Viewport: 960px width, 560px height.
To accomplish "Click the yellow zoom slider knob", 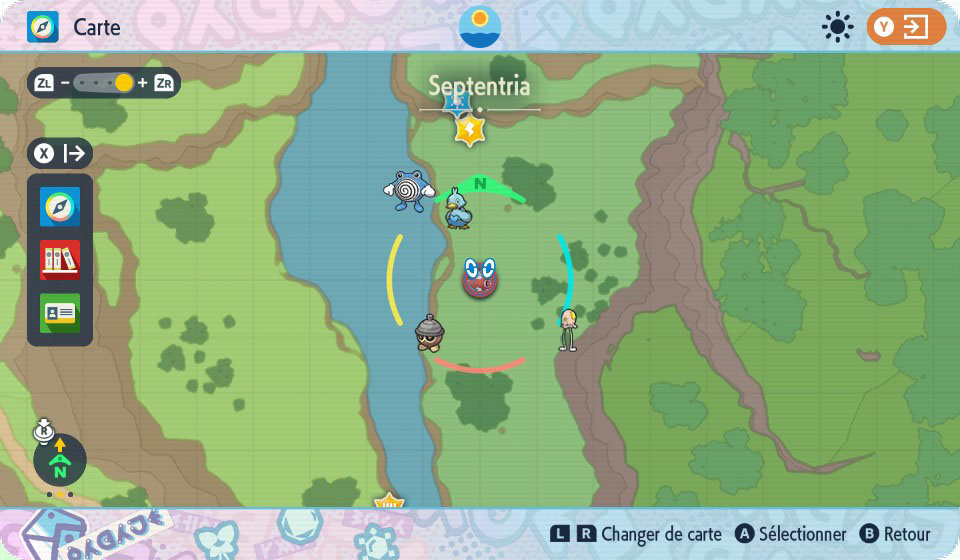I will point(124,83).
